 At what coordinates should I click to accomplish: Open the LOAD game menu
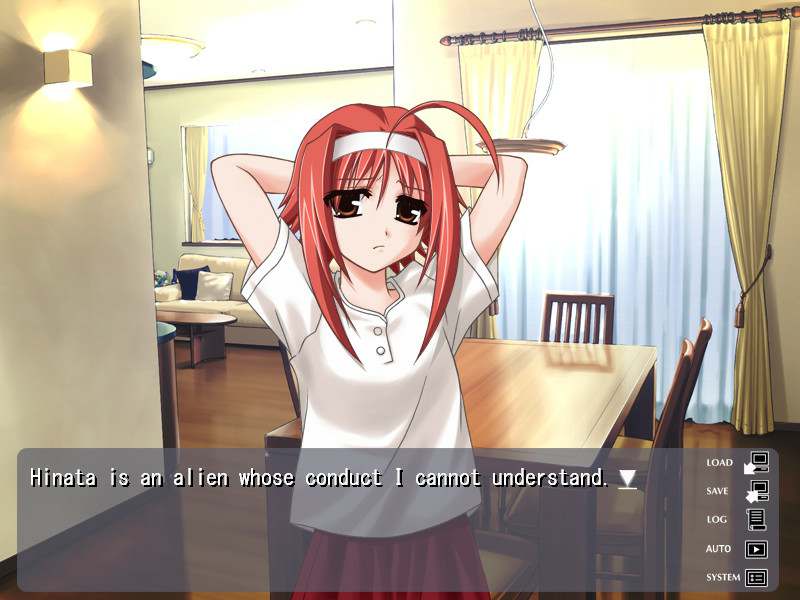click(738, 463)
